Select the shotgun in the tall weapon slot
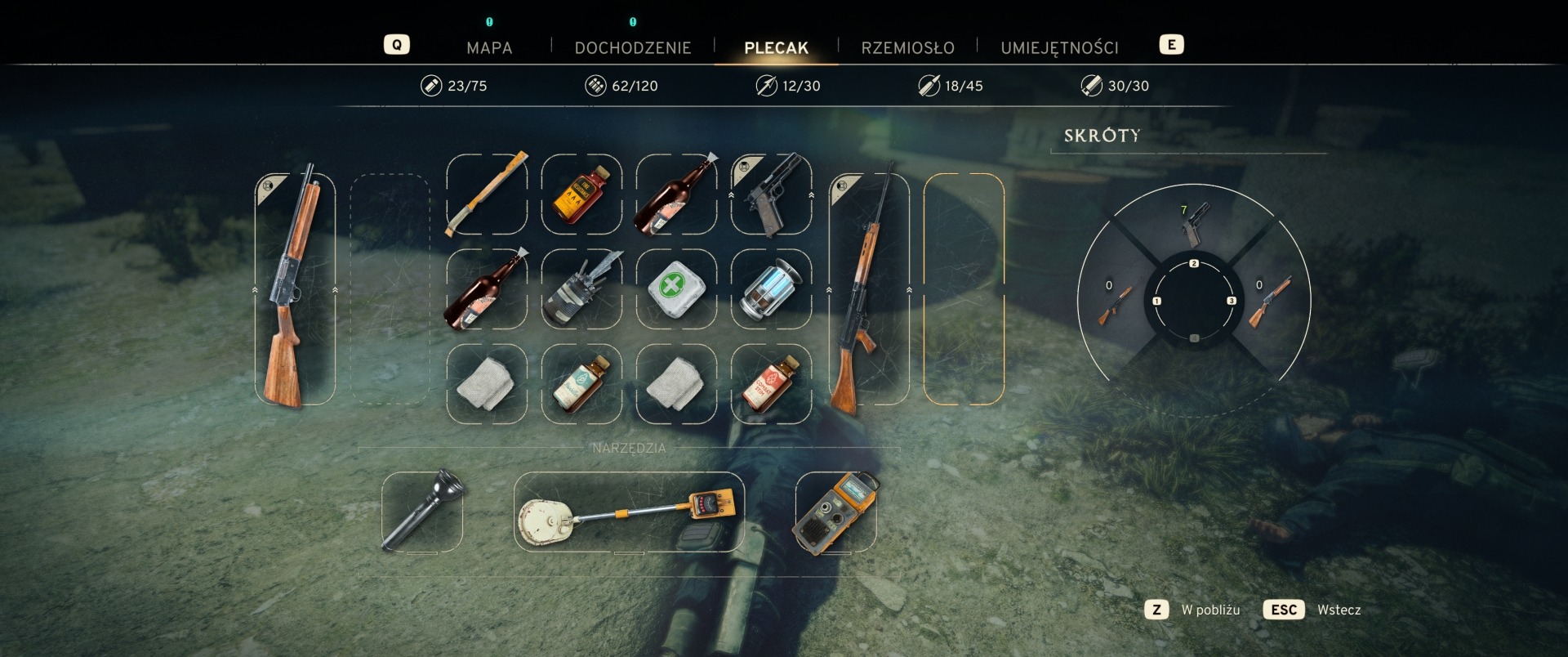1568x657 pixels. [x=295, y=288]
